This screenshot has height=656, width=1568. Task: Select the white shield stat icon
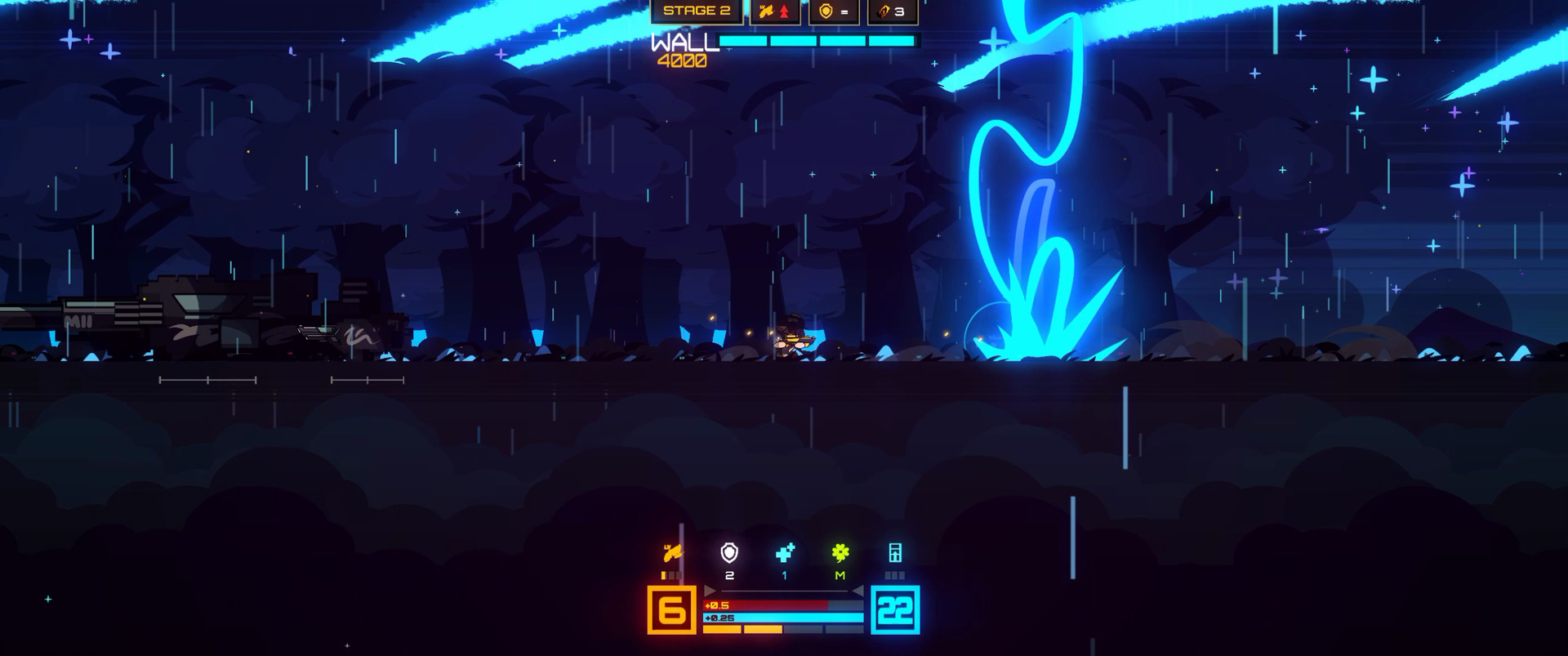pos(729,553)
